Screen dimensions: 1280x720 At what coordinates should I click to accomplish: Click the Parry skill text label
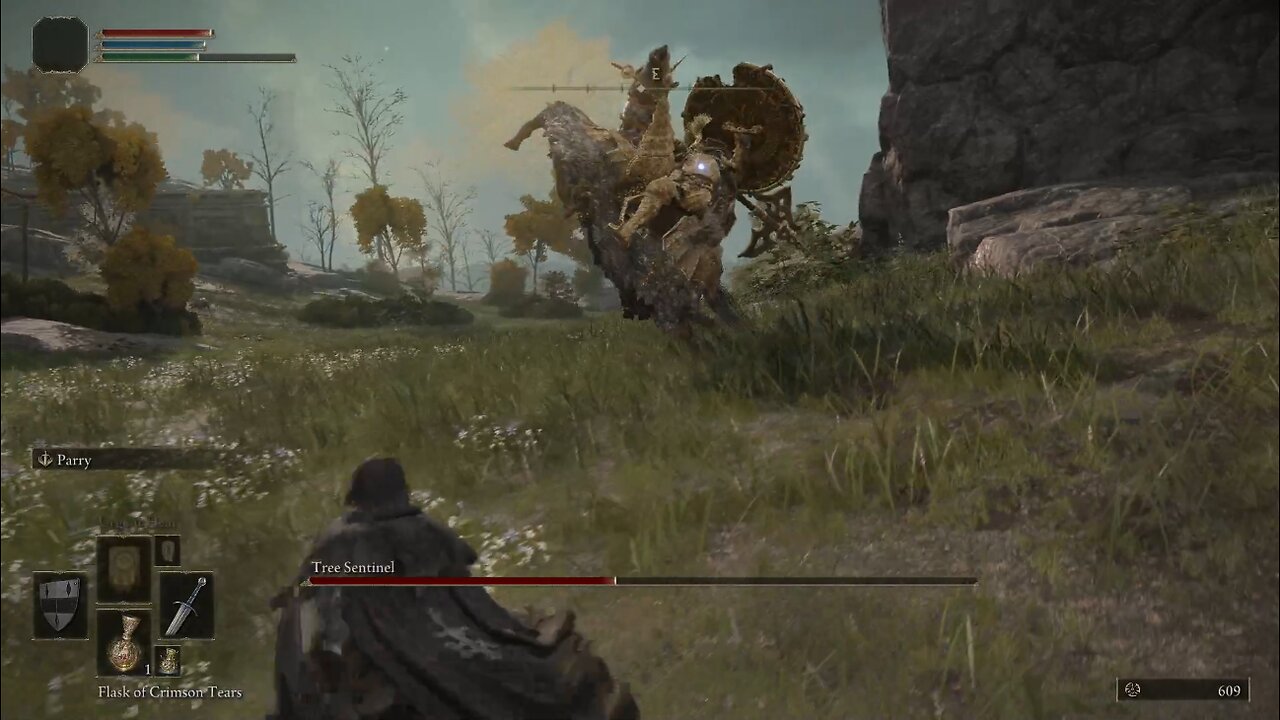click(x=75, y=460)
